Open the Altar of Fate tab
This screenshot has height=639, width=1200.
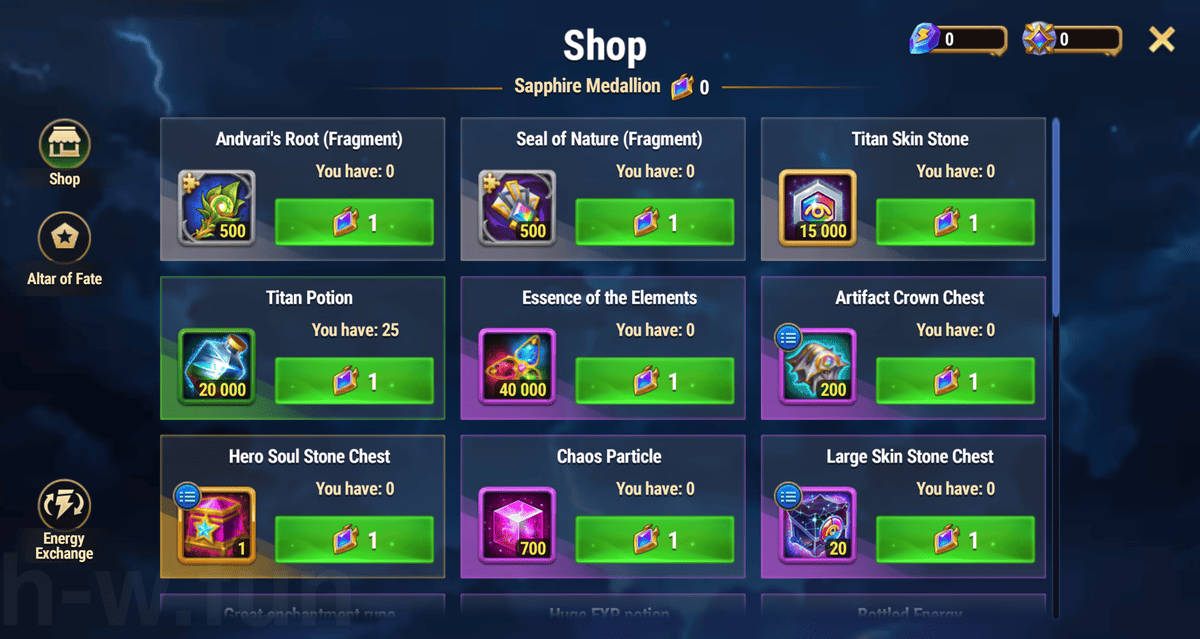tap(64, 240)
